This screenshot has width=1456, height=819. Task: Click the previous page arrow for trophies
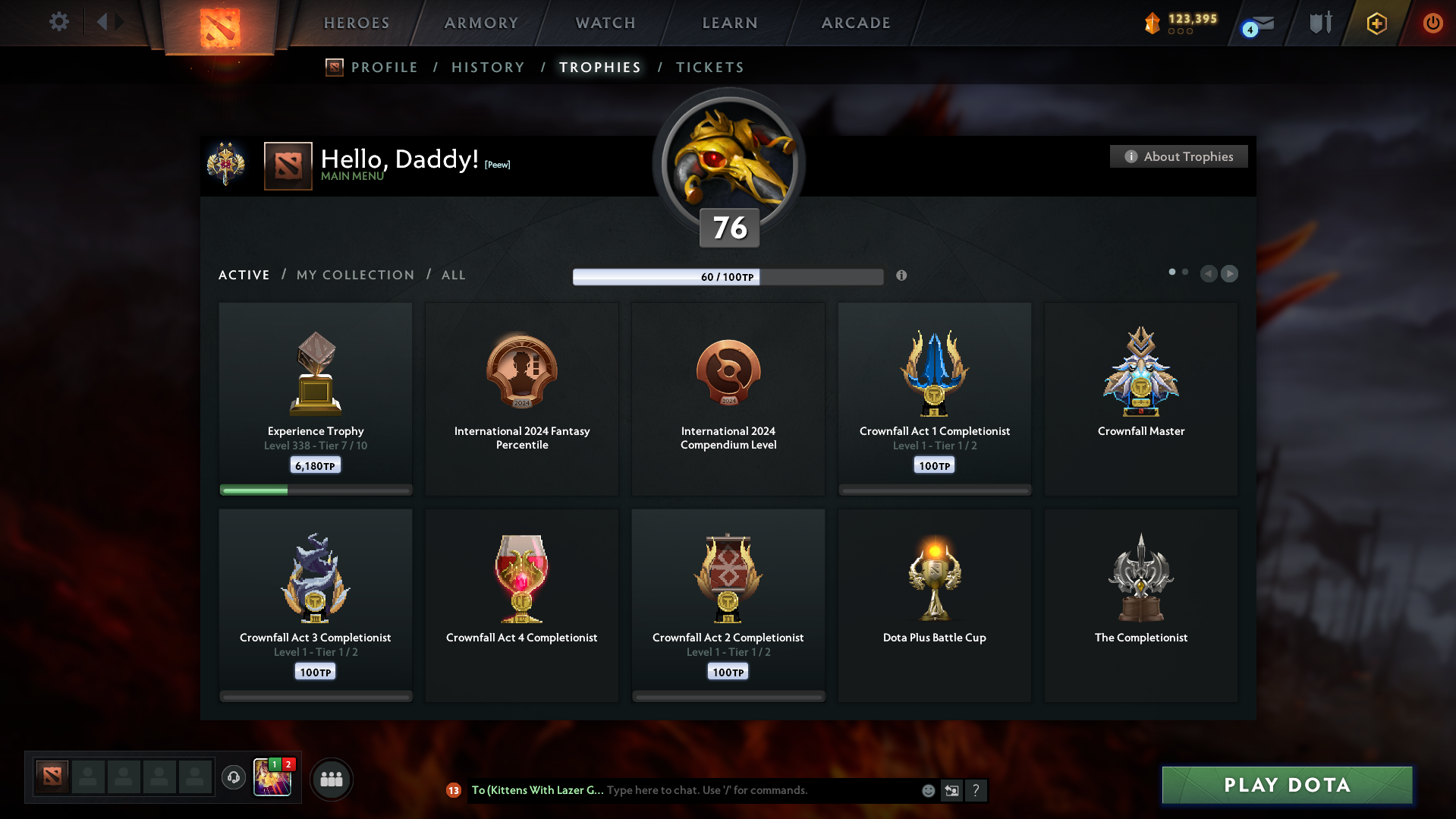(x=1209, y=274)
